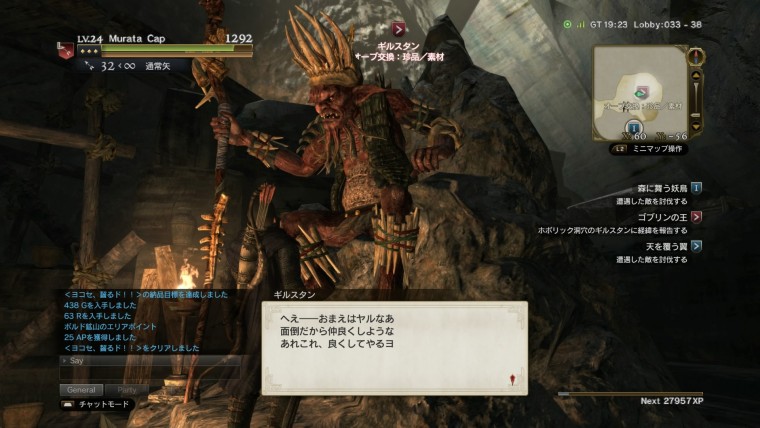Switch to the Party chat tab
Viewport: 760px width, 428px height.
click(x=127, y=390)
